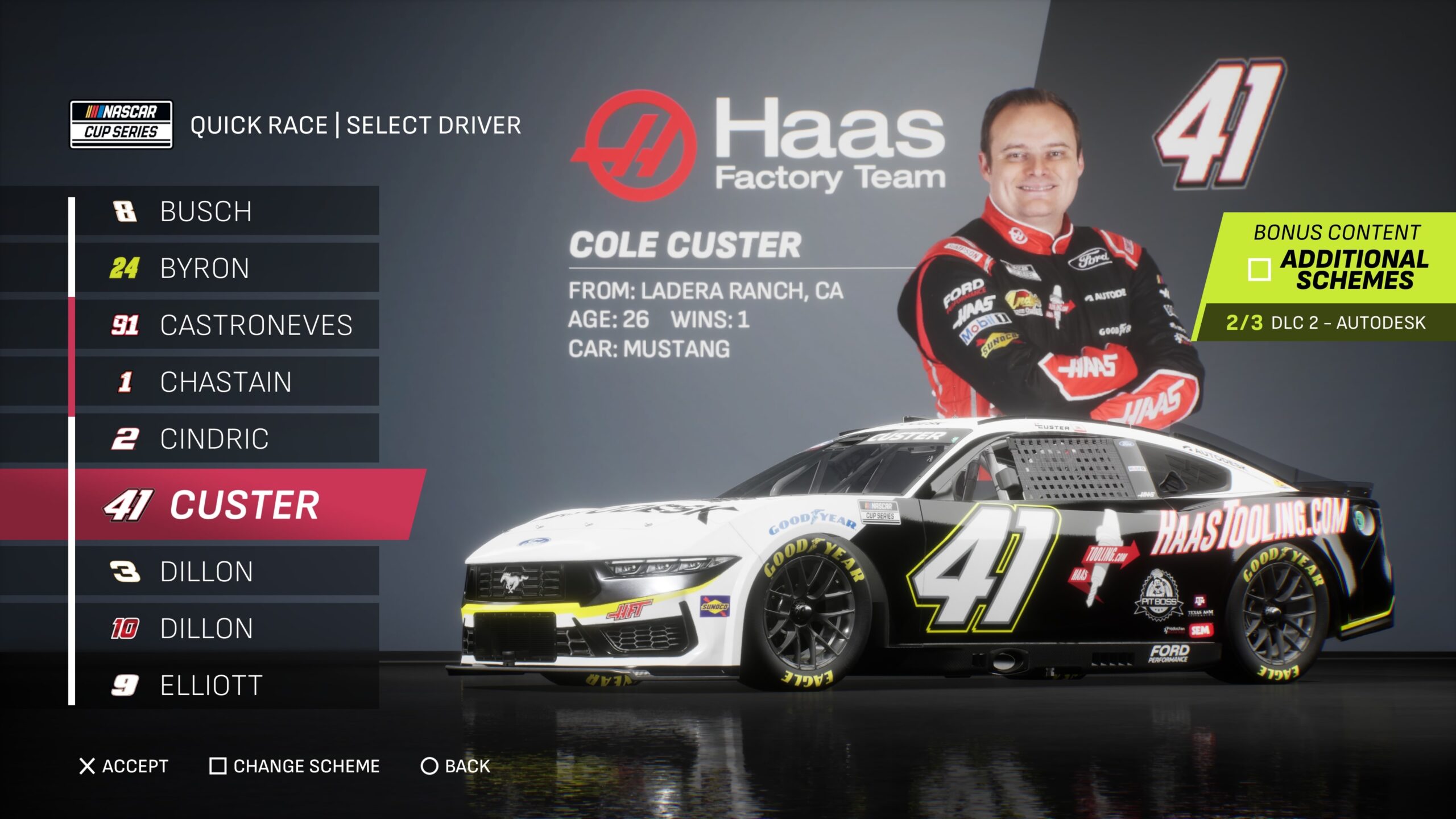Select Chastain from the driver list
Viewport: 1456px width, 819px height.
pos(226,382)
